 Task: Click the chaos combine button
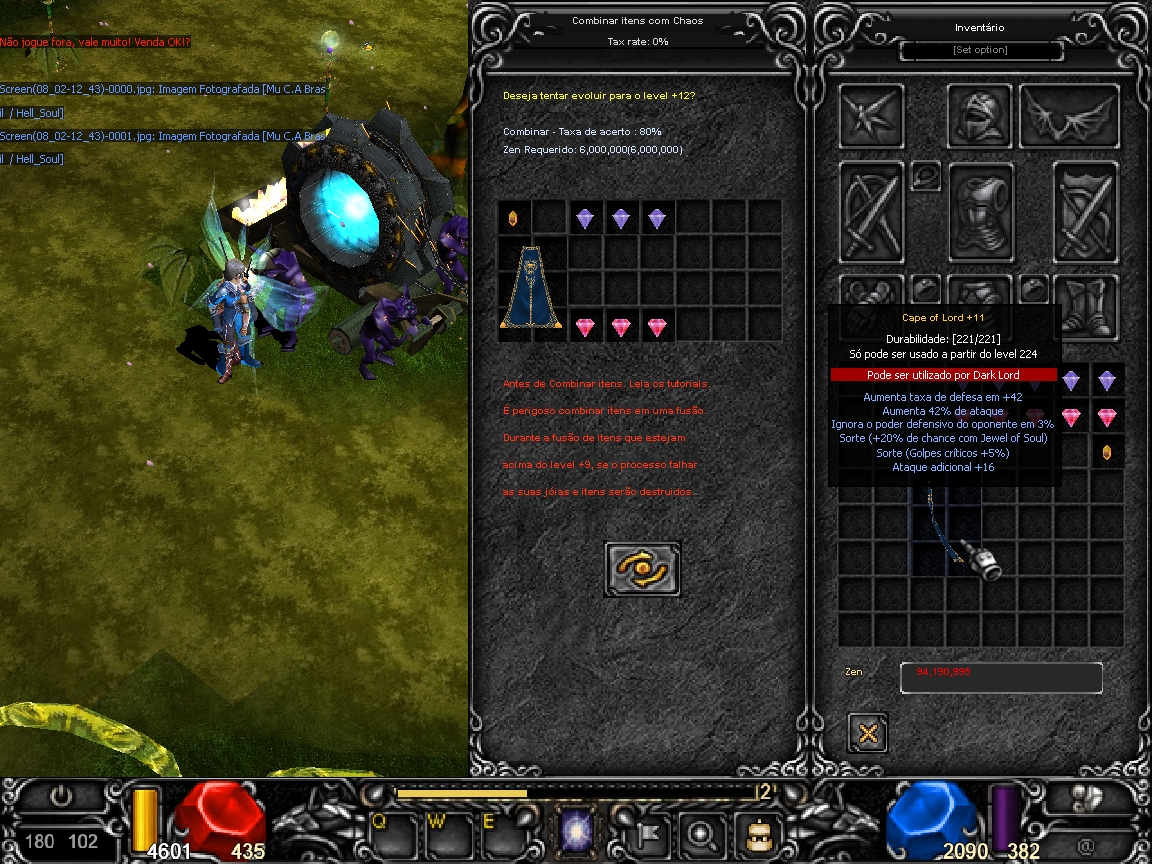[x=642, y=569]
